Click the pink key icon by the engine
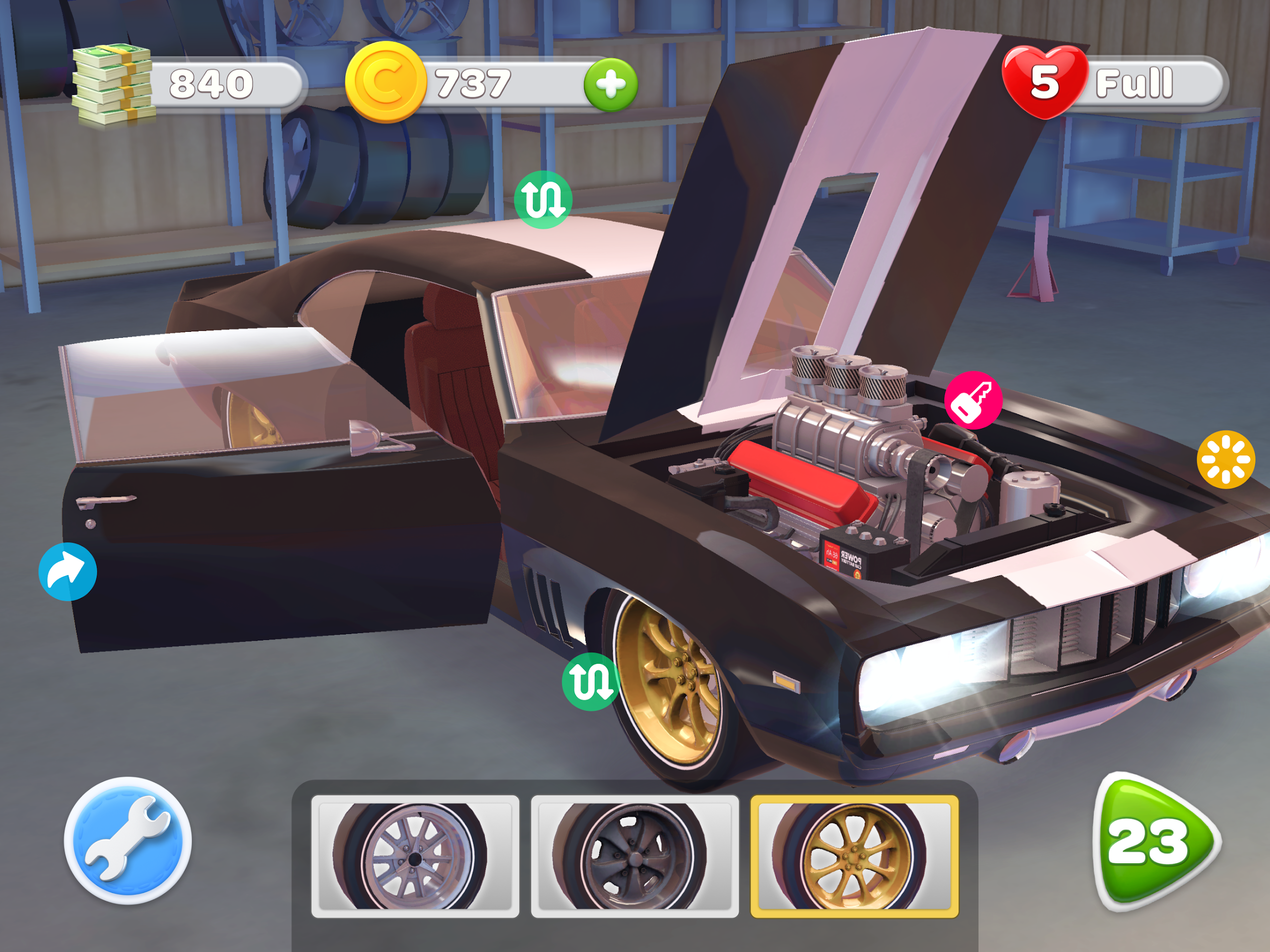 point(973,400)
